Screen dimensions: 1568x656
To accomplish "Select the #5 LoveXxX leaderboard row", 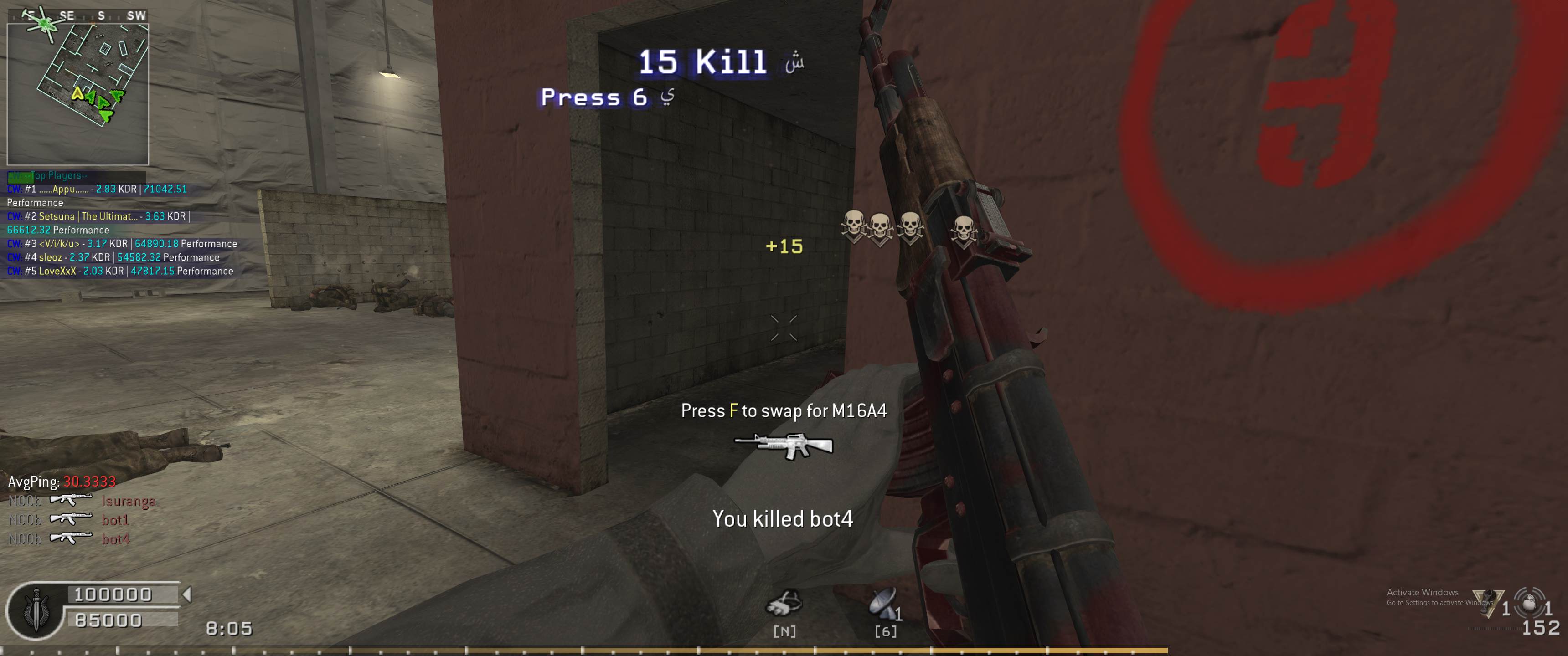I will (x=120, y=272).
